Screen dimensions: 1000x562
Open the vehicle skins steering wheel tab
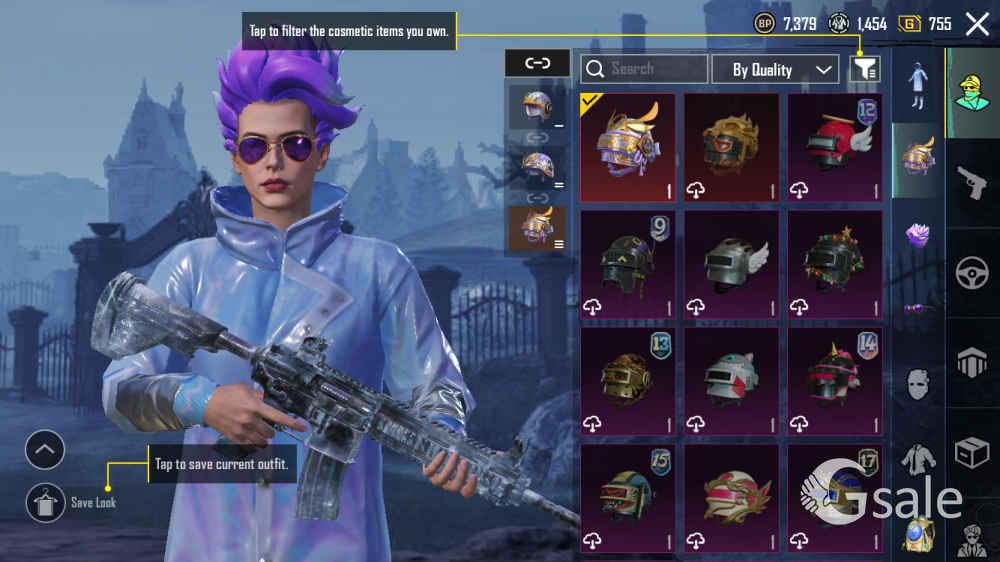pos(972,274)
